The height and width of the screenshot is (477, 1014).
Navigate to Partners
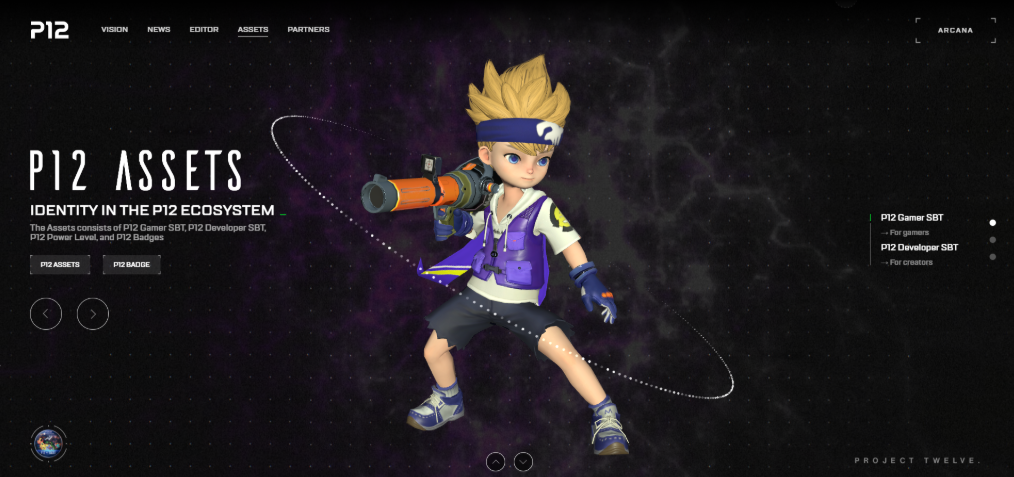308,30
